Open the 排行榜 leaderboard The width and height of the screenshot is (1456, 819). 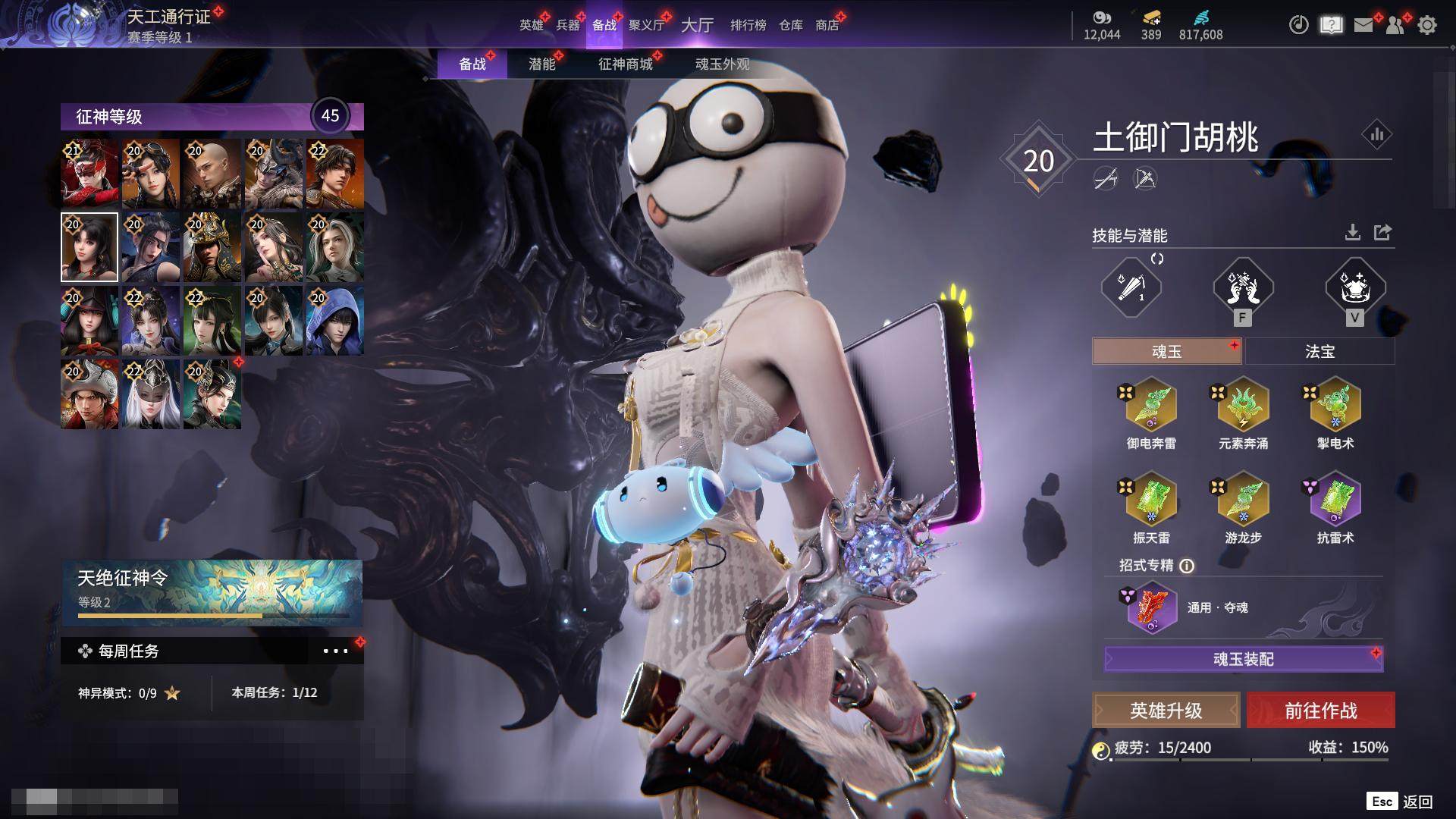(748, 25)
